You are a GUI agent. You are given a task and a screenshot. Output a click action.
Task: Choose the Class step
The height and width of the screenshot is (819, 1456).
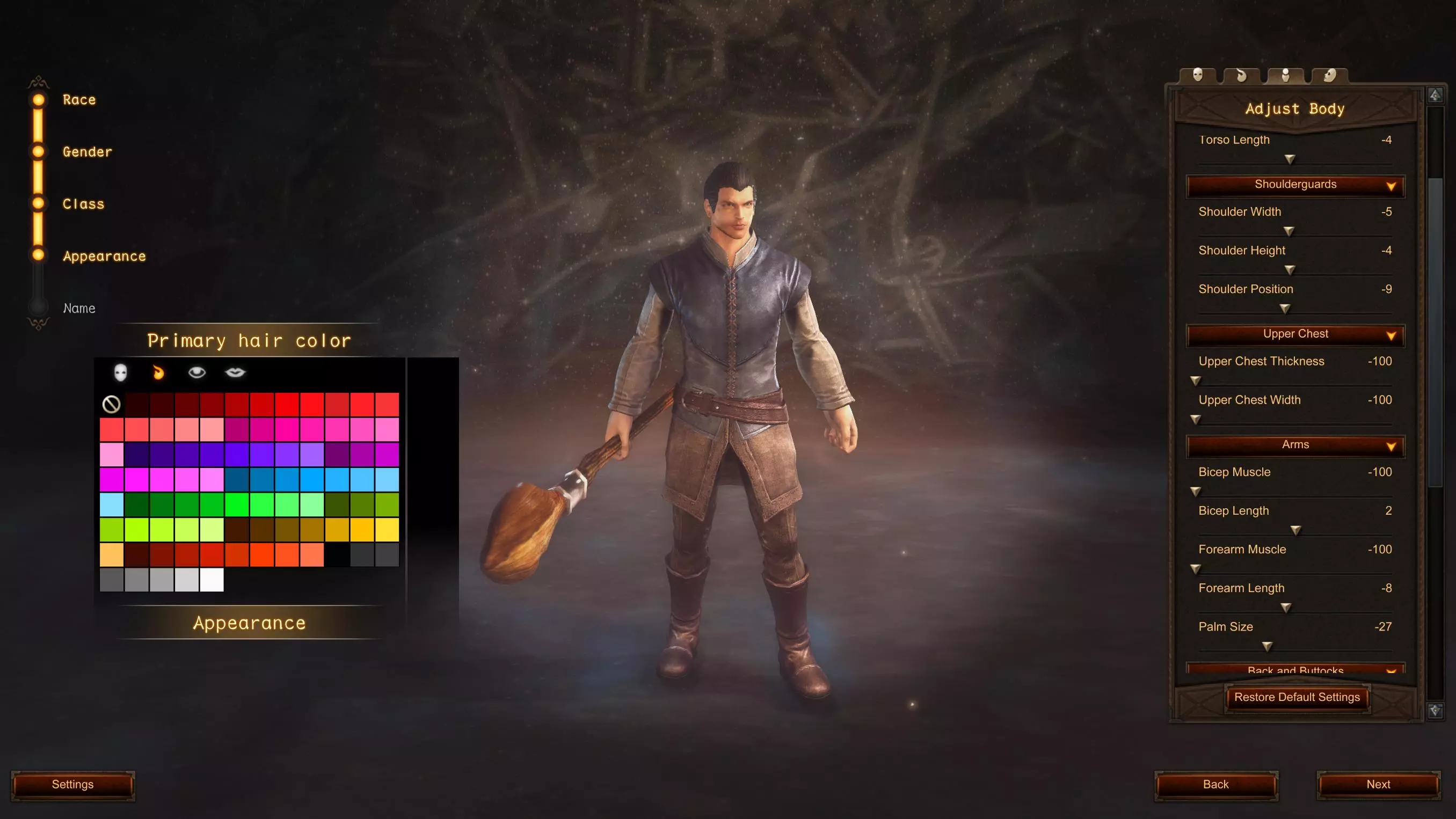[83, 204]
